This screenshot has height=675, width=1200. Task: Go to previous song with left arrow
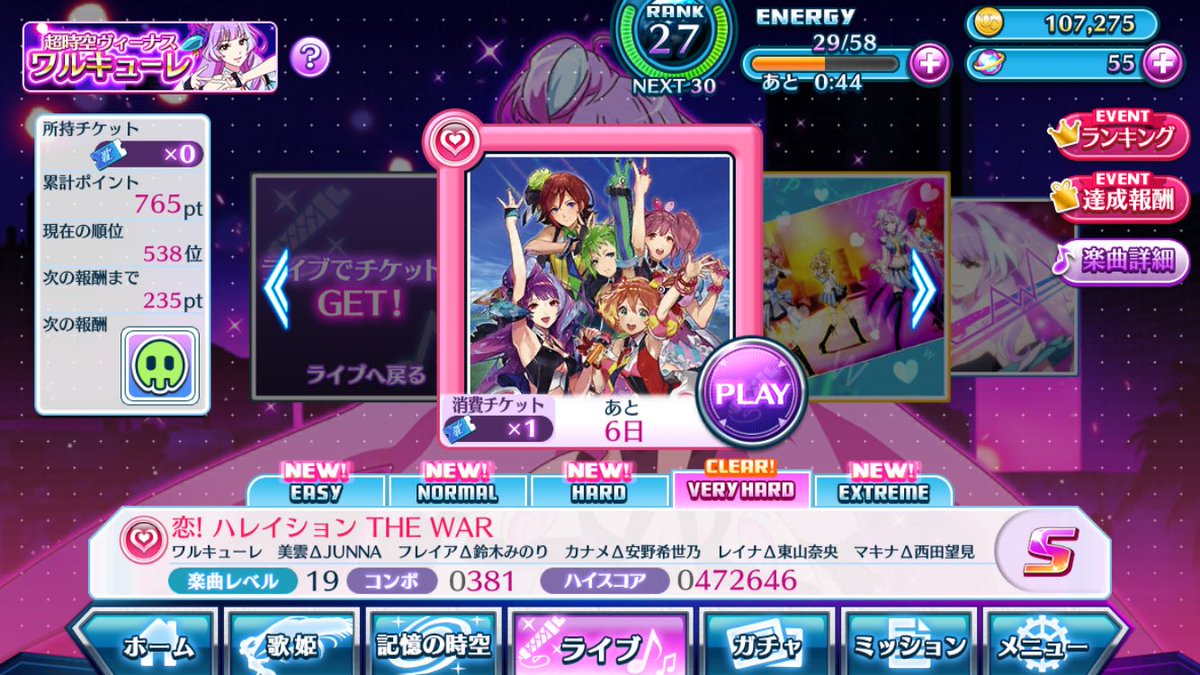click(275, 291)
